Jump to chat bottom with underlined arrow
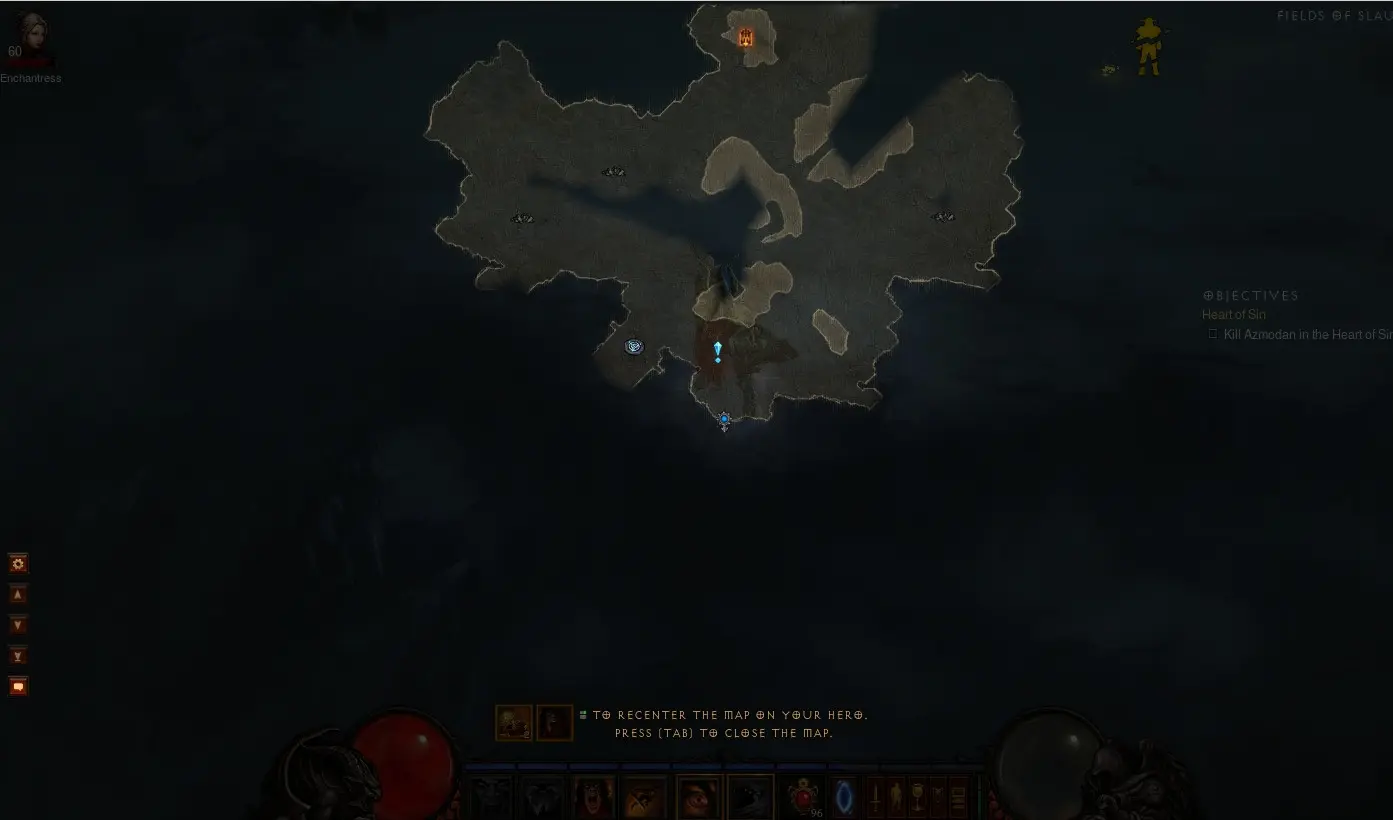 [18, 656]
